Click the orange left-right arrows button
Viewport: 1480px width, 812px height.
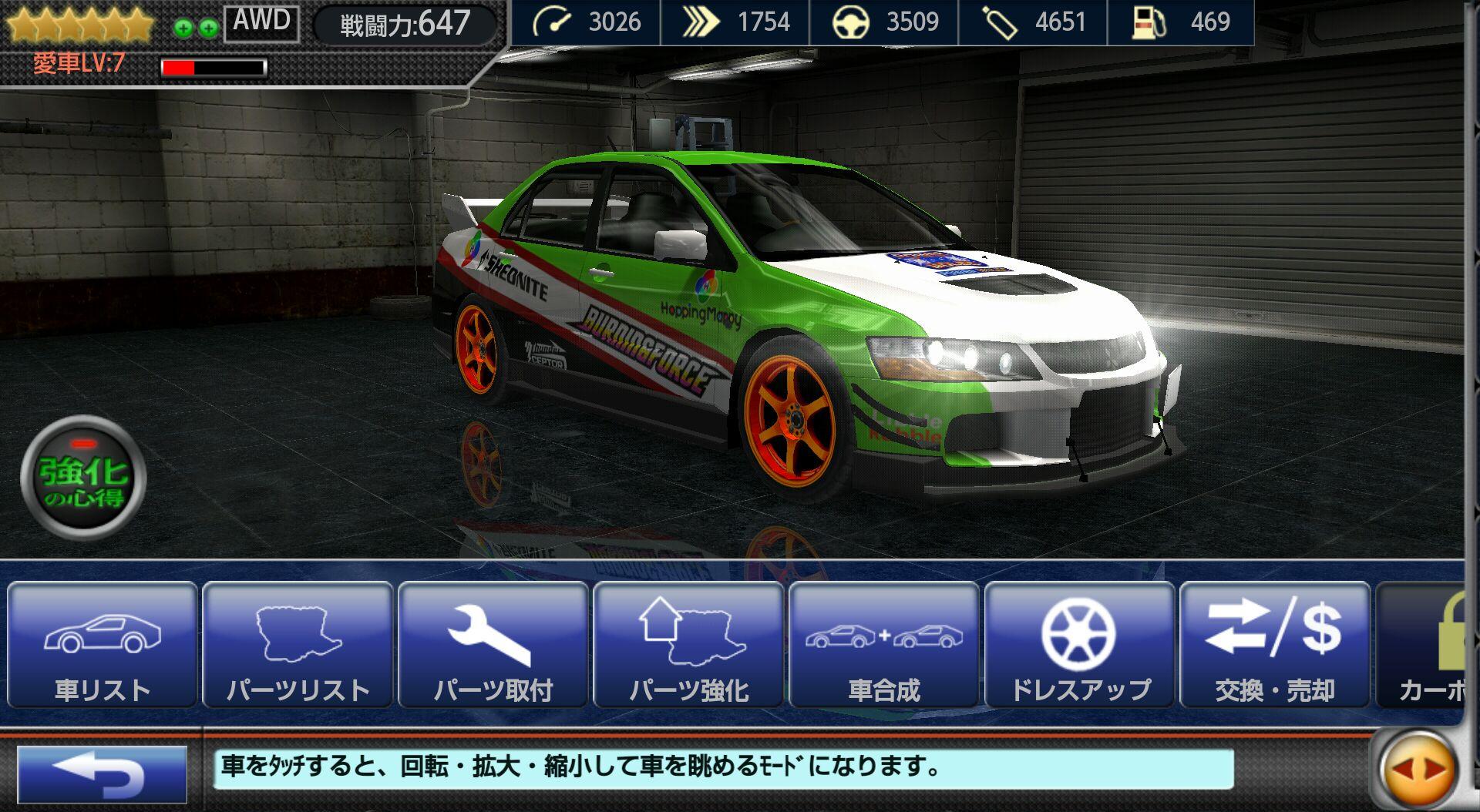click(x=1419, y=770)
